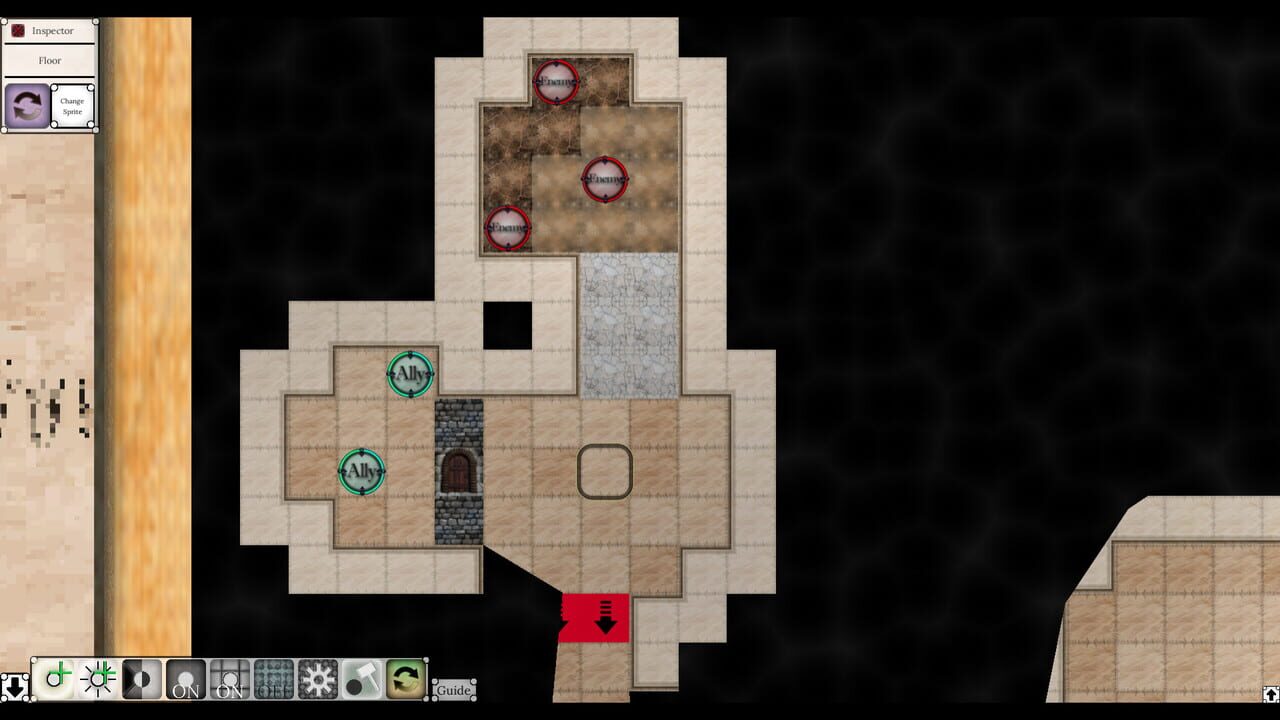Rotate the Floor sprite in the Inspector

(x=25, y=105)
